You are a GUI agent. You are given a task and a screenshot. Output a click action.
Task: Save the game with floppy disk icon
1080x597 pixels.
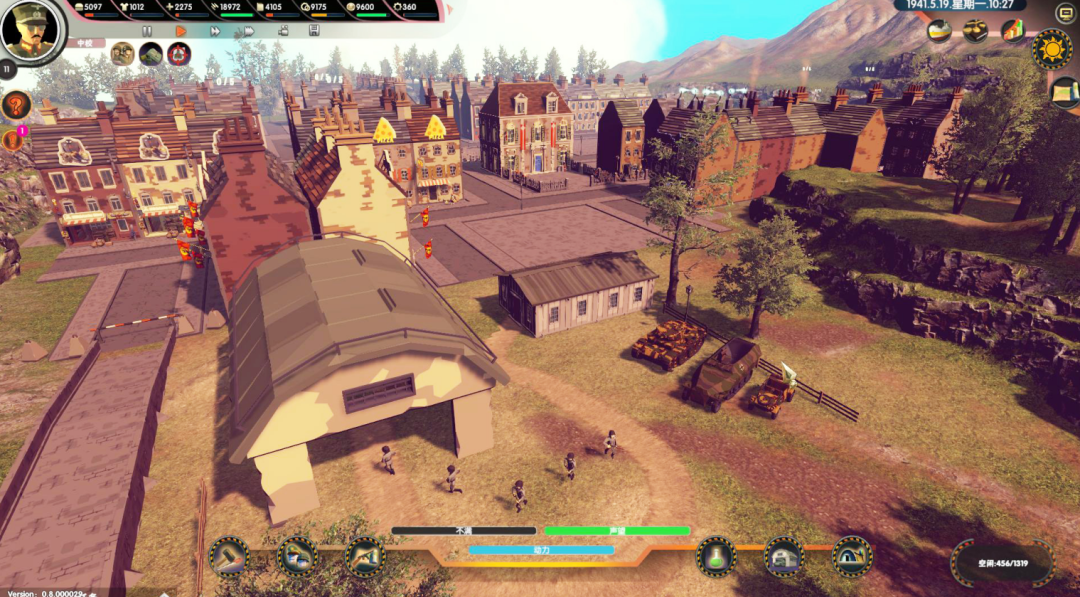click(314, 31)
